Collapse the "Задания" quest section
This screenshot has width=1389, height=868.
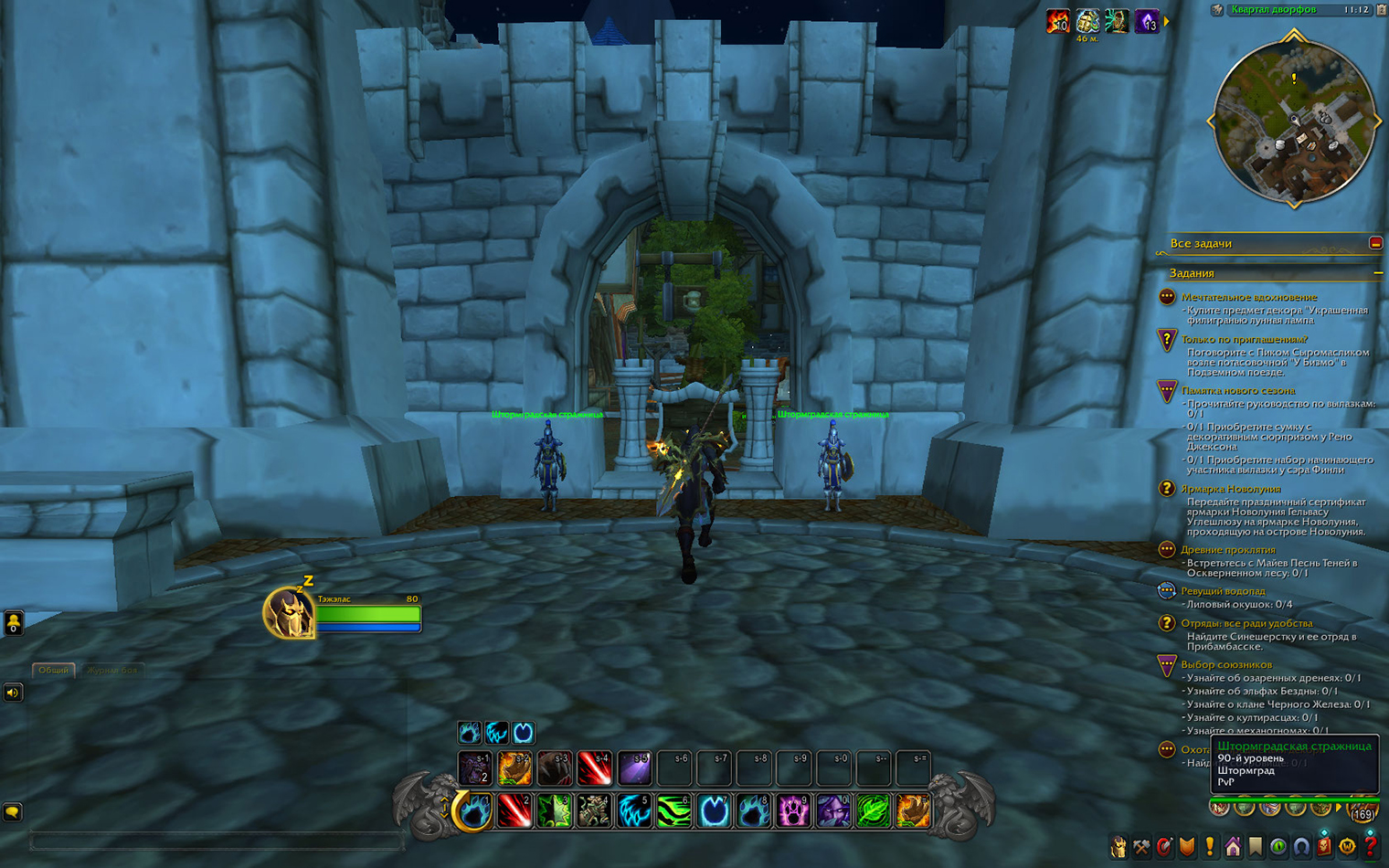[1377, 273]
